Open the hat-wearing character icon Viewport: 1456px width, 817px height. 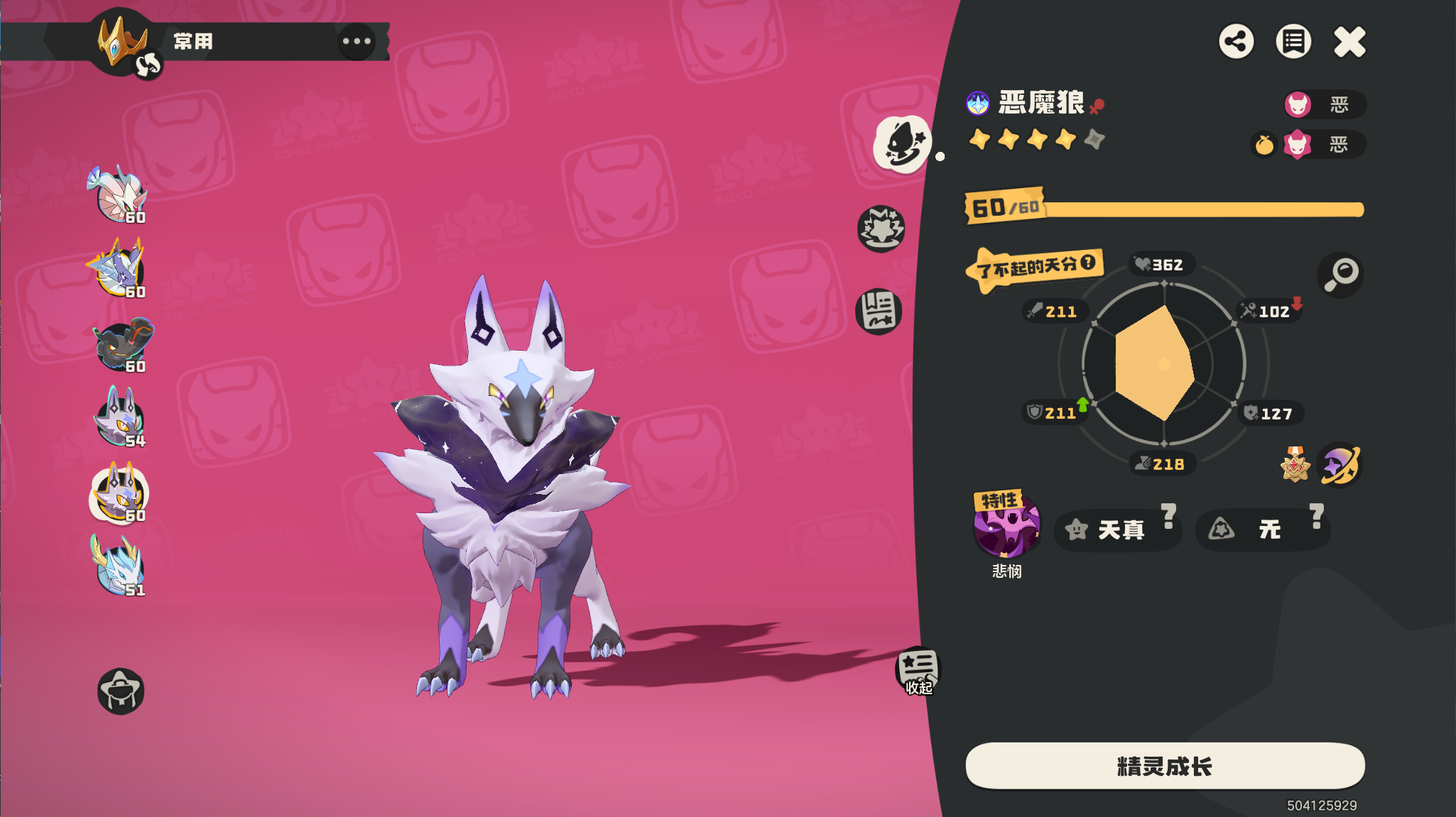pyautogui.click(x=121, y=691)
